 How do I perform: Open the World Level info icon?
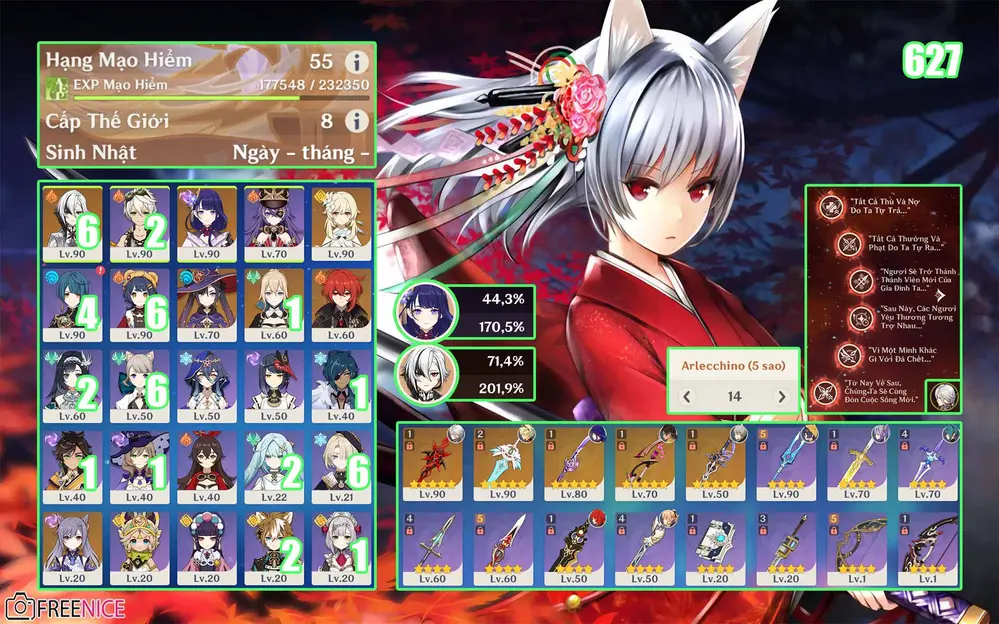point(356,121)
